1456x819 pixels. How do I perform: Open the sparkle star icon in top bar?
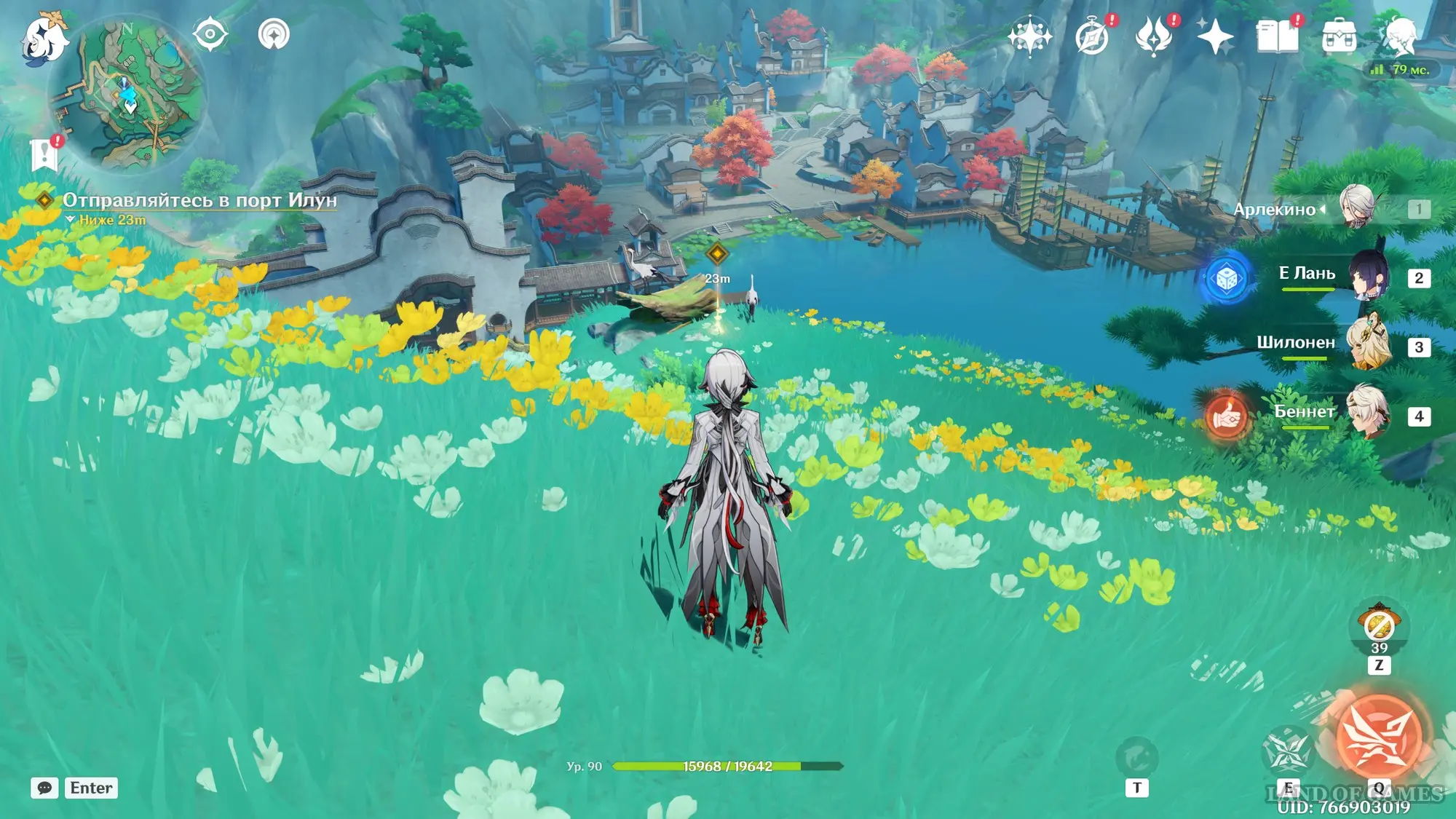pyautogui.click(x=1215, y=36)
